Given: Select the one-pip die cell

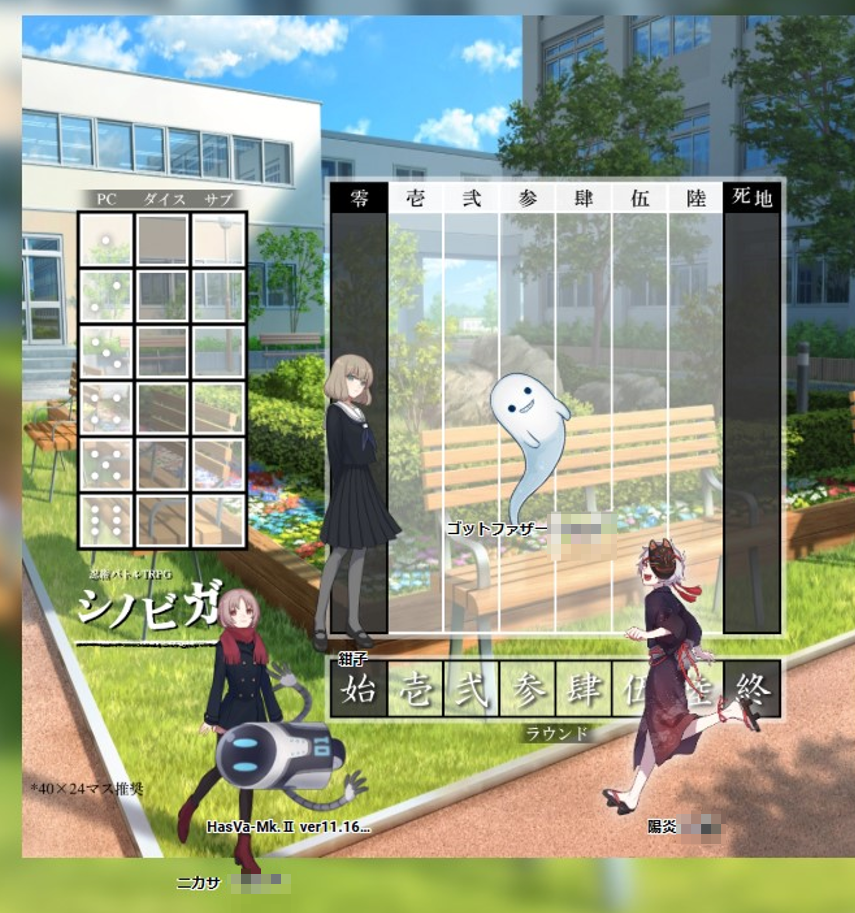Looking at the screenshot, I should tap(106, 240).
